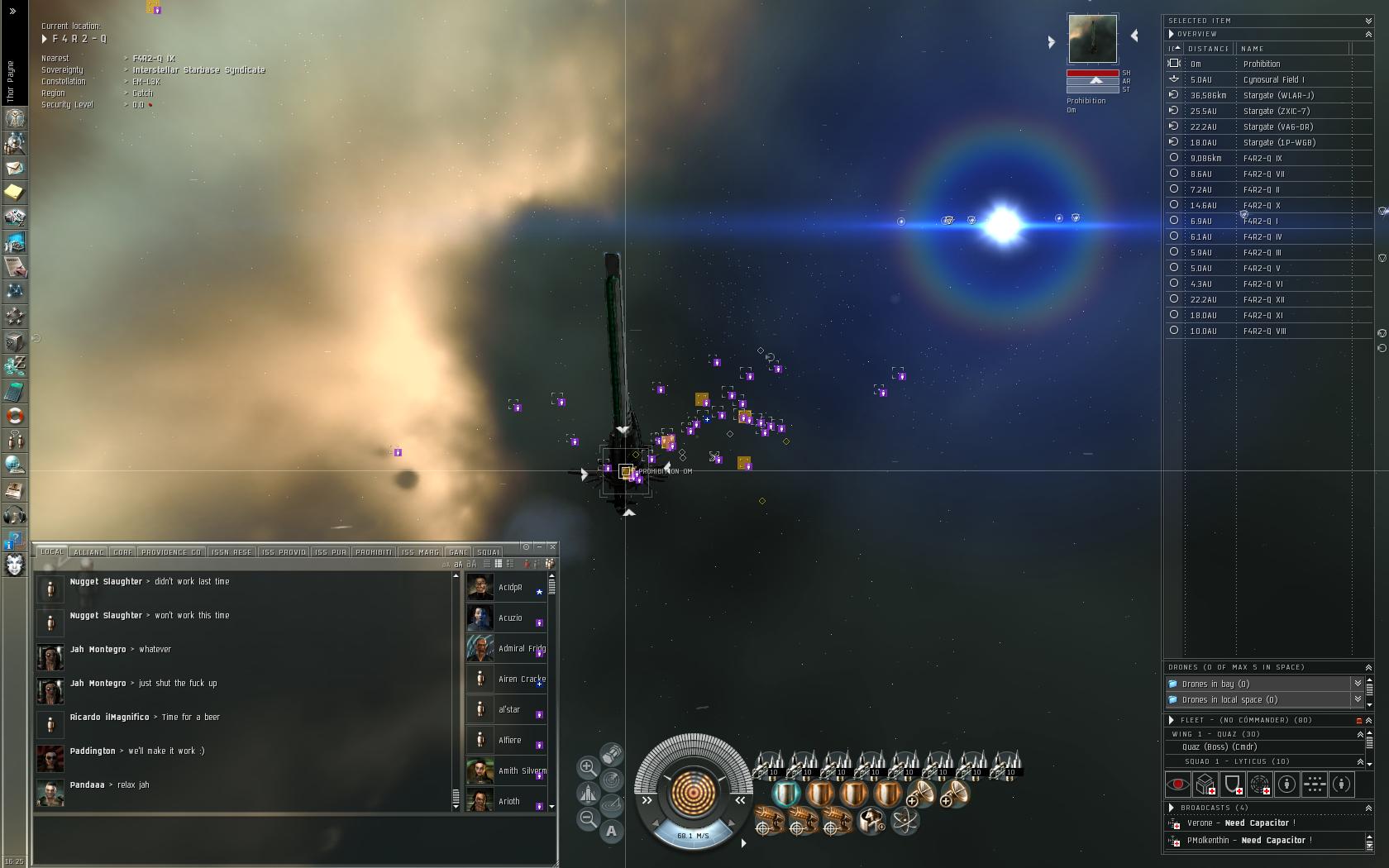Activate the atom-shaped module icon
This screenshot has height=868, width=1389.
[905, 822]
